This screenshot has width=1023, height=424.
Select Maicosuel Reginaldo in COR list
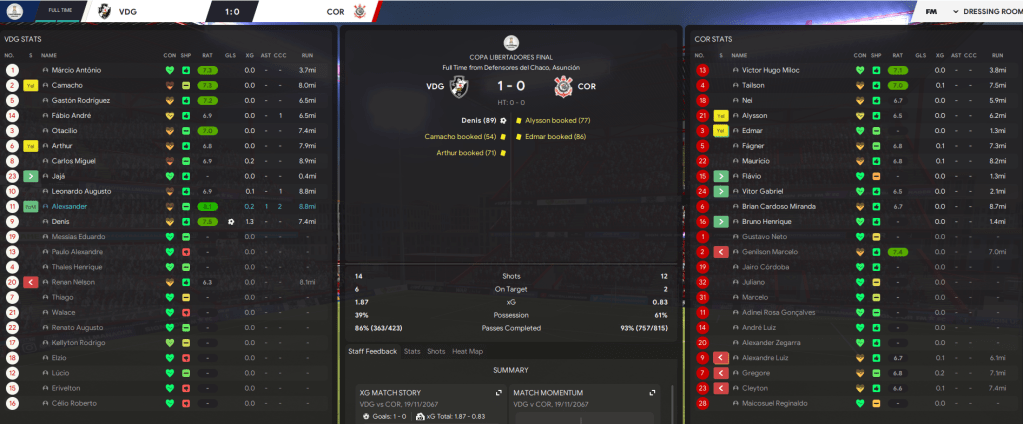point(774,403)
